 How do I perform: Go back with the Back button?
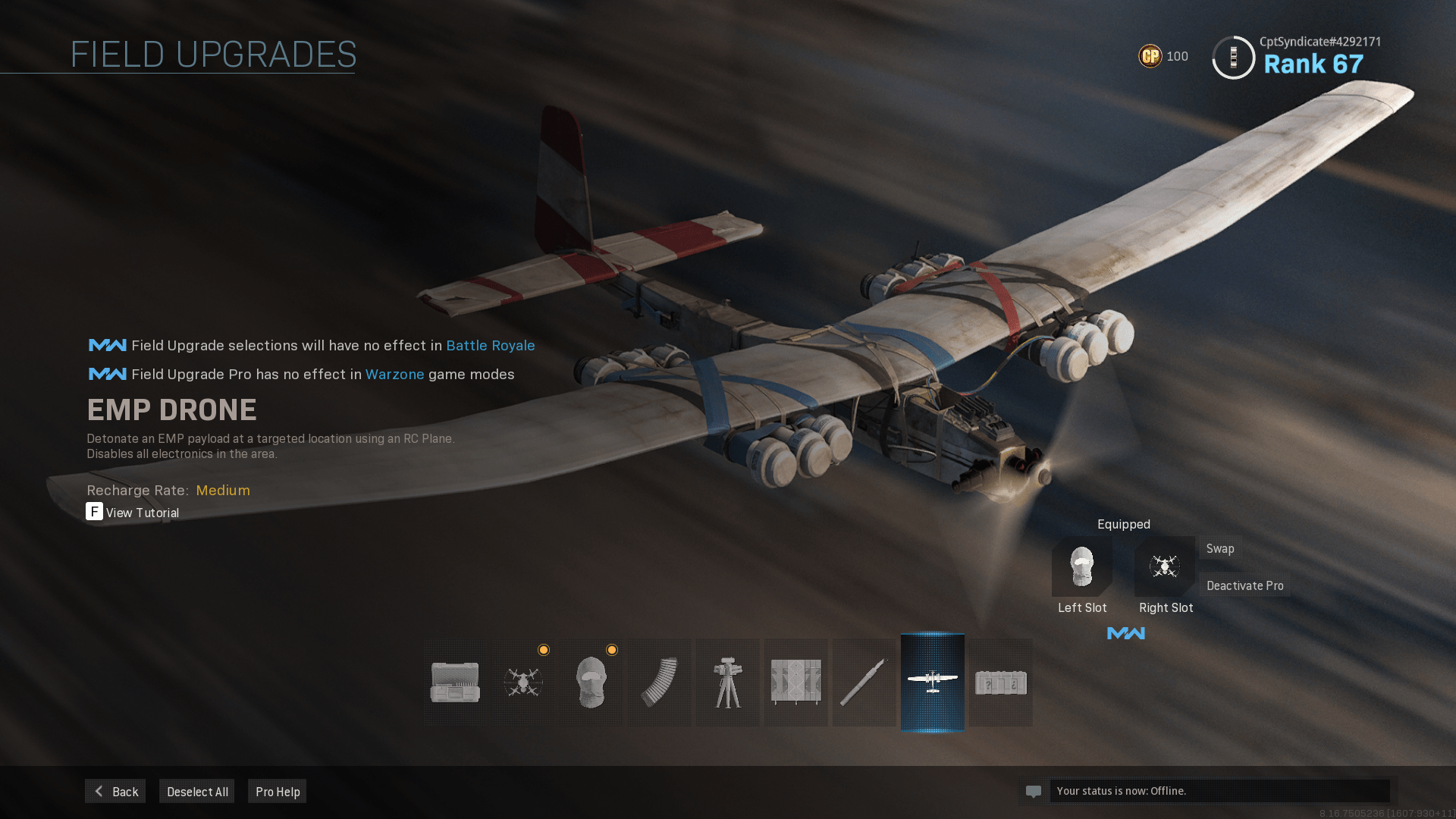click(x=115, y=791)
